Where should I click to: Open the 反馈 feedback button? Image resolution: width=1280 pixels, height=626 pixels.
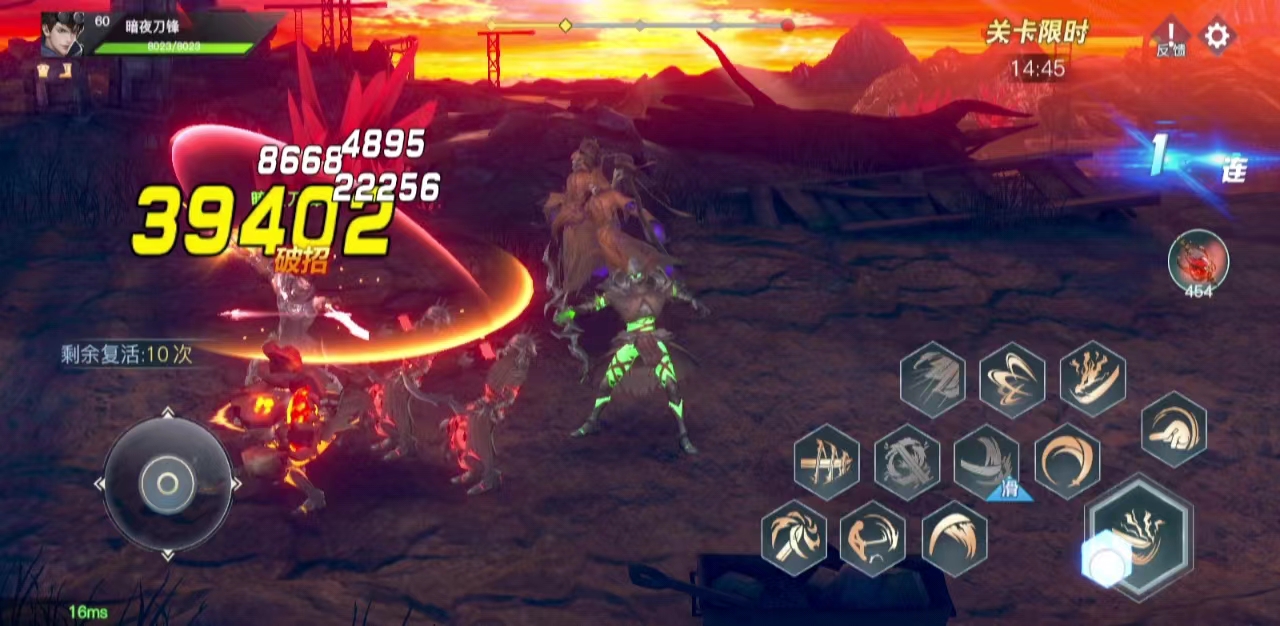click(1169, 37)
